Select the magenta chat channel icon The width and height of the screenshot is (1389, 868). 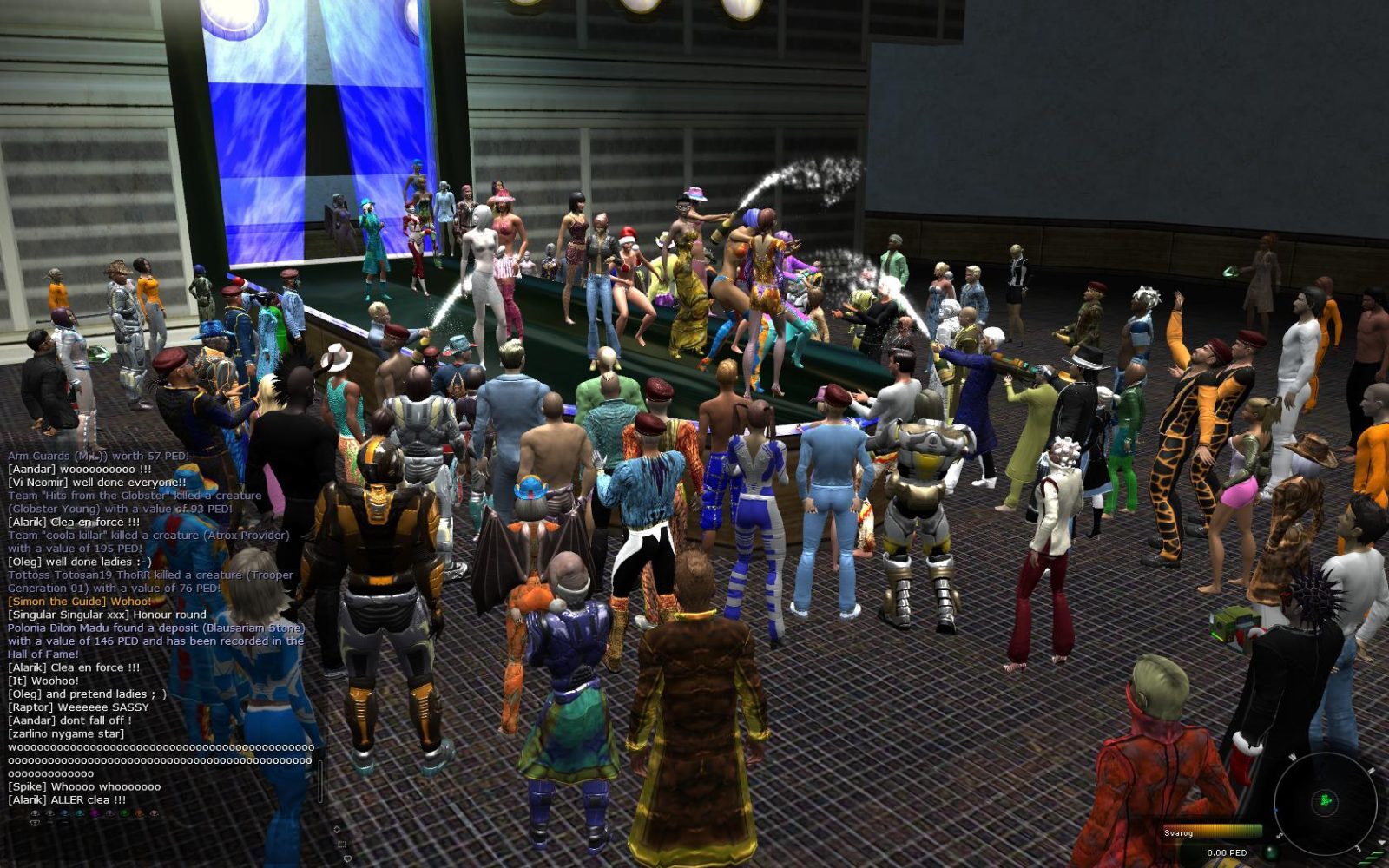(x=95, y=812)
